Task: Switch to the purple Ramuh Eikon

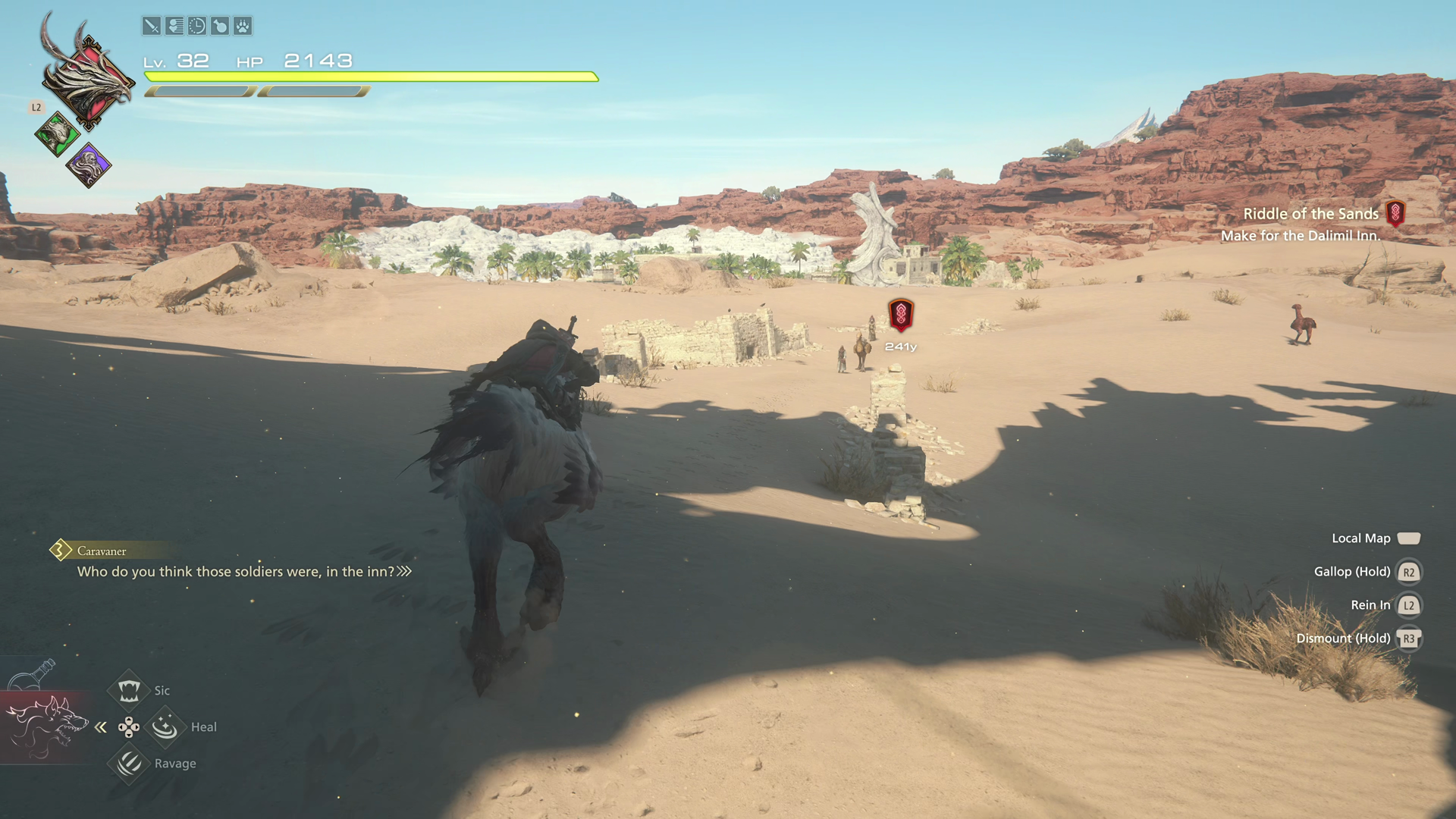Action: [x=89, y=165]
